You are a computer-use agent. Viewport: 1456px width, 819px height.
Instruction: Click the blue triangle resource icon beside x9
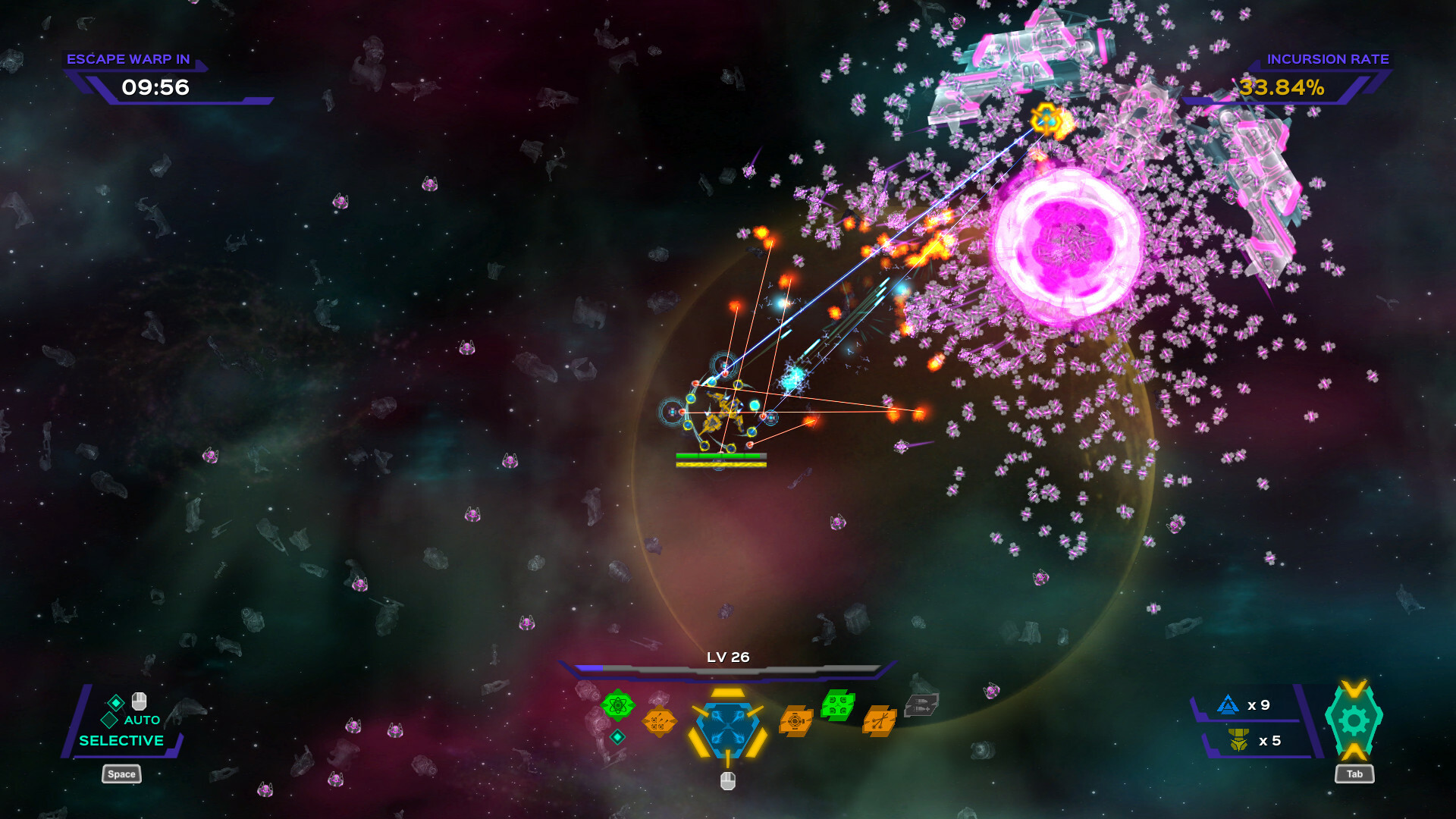[1228, 704]
